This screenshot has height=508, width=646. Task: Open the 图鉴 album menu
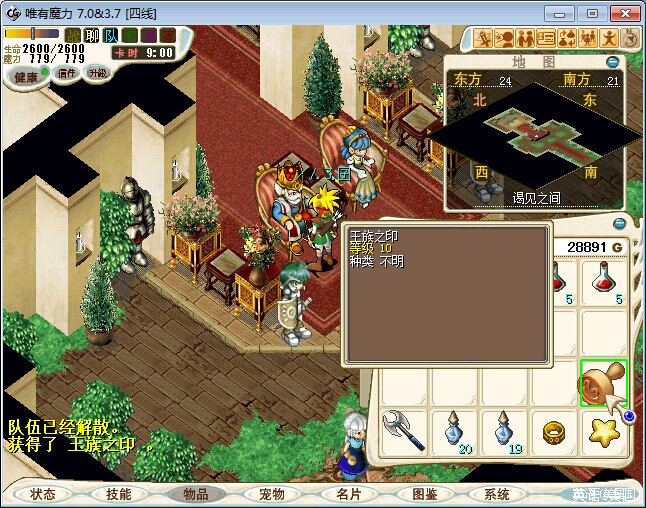[x=424, y=494]
